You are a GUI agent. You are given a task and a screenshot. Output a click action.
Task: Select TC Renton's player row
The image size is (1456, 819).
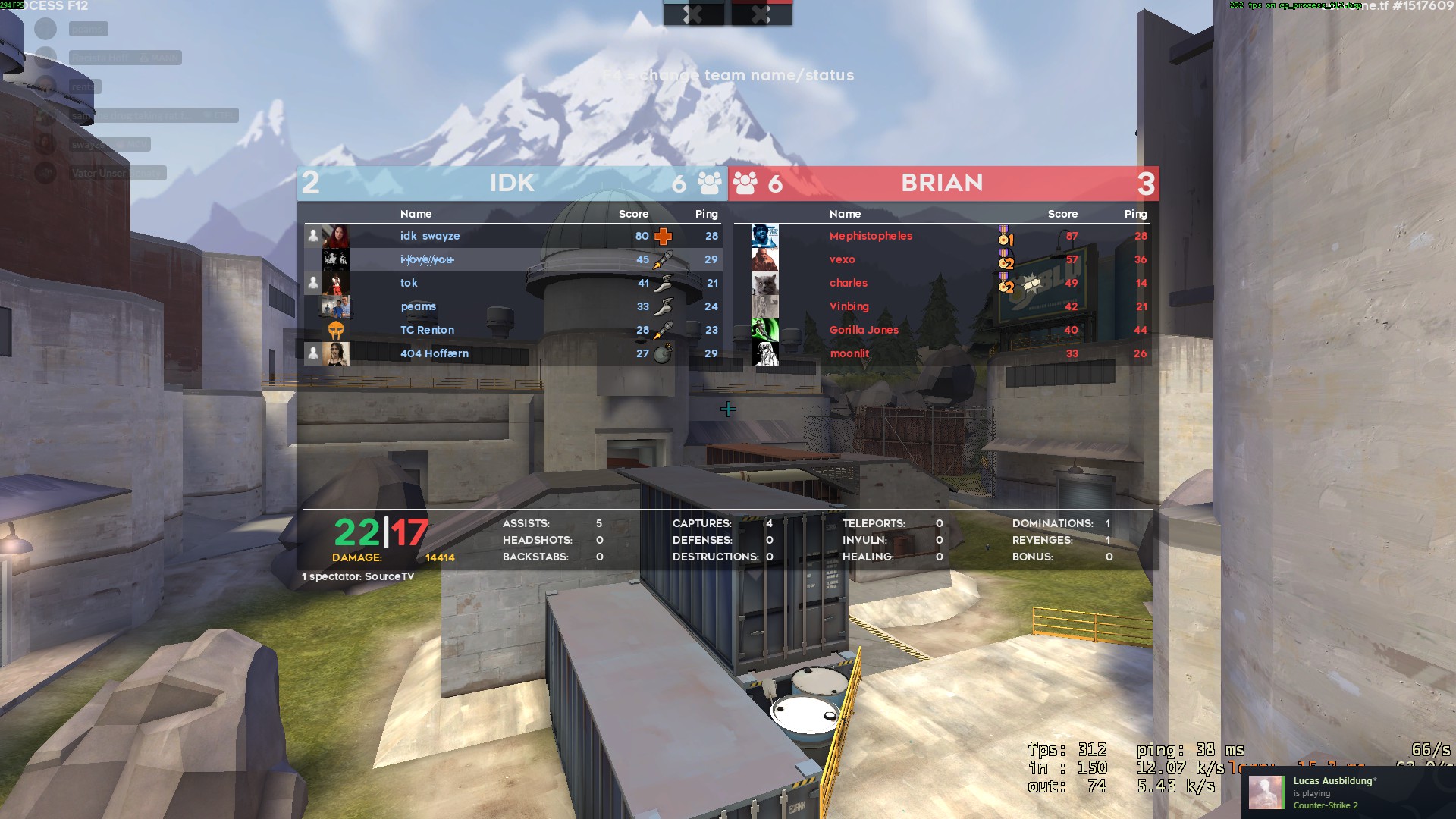[x=427, y=330]
